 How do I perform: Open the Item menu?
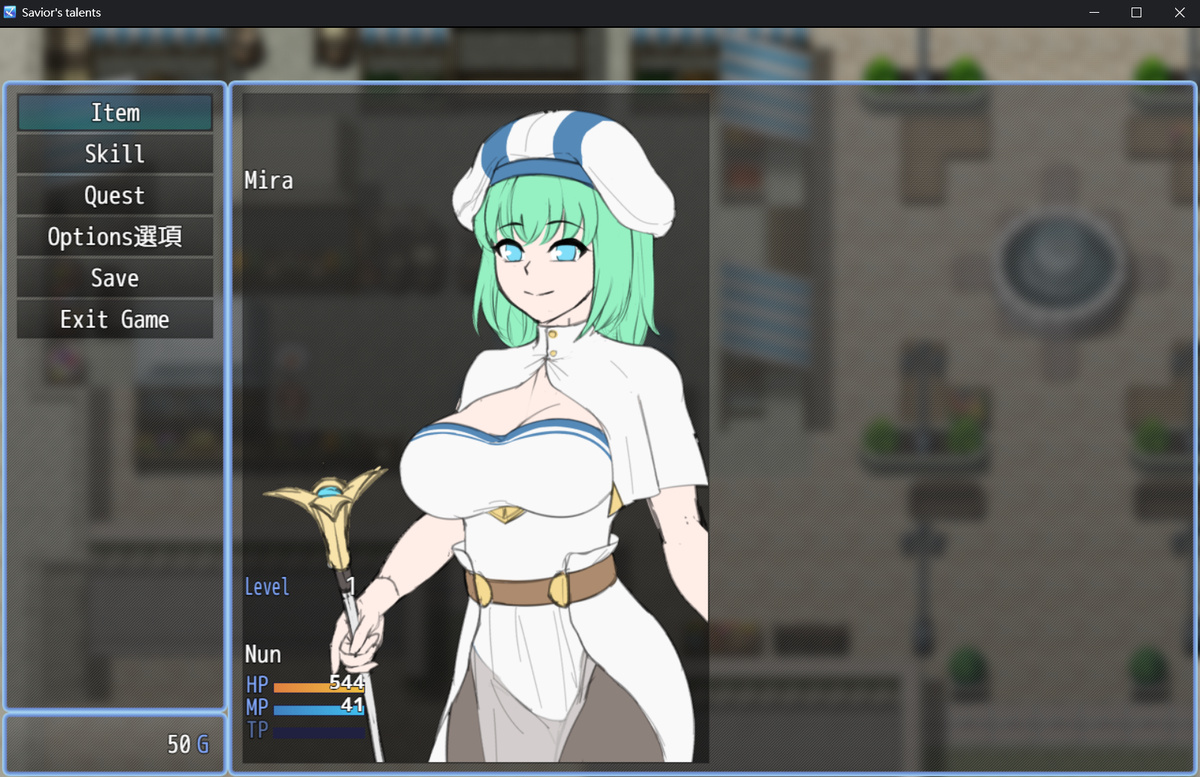115,113
